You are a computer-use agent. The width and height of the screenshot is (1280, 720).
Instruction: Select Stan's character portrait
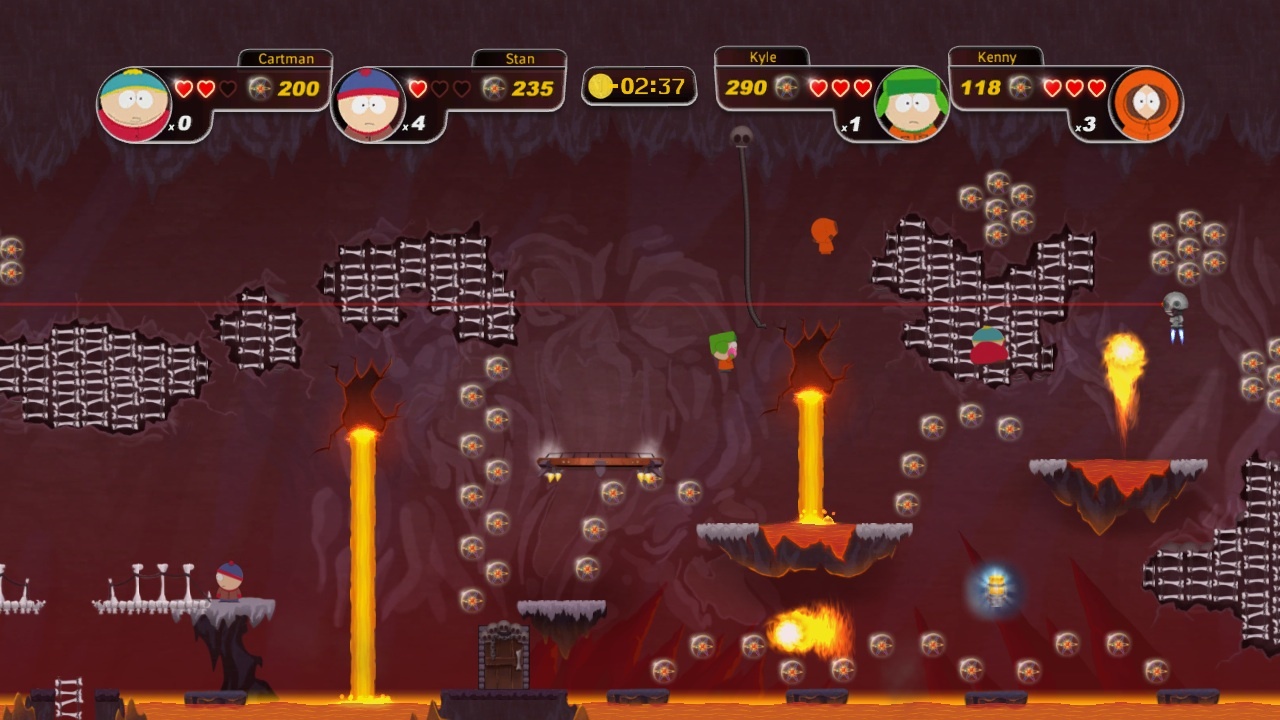(x=368, y=104)
